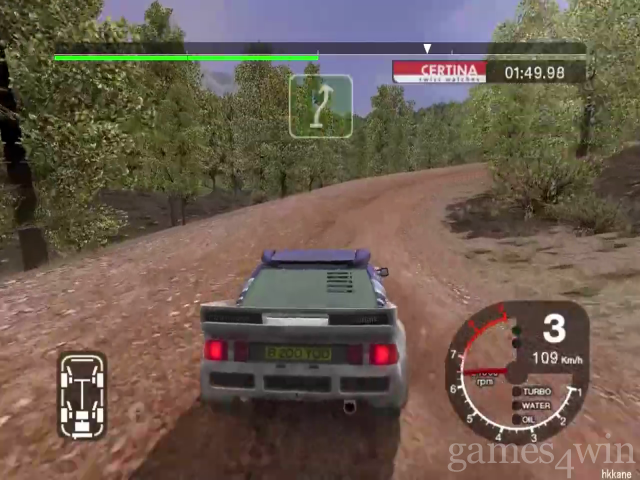Click the white stage progress marker
640x480 pixels.
tap(427, 48)
